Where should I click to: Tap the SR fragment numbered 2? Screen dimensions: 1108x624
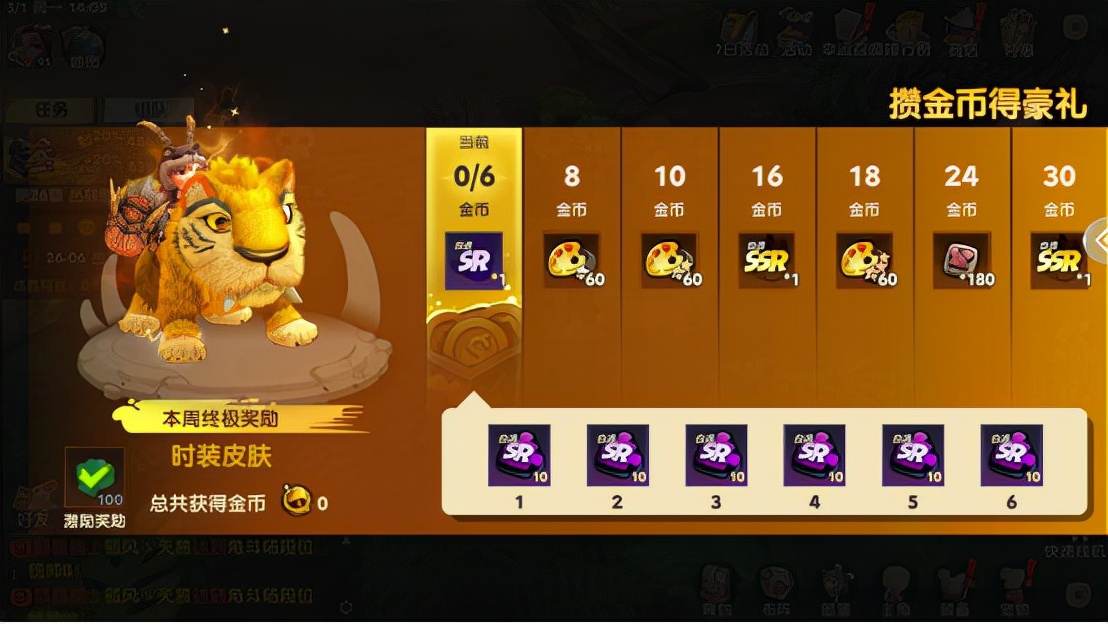pyautogui.click(x=617, y=455)
